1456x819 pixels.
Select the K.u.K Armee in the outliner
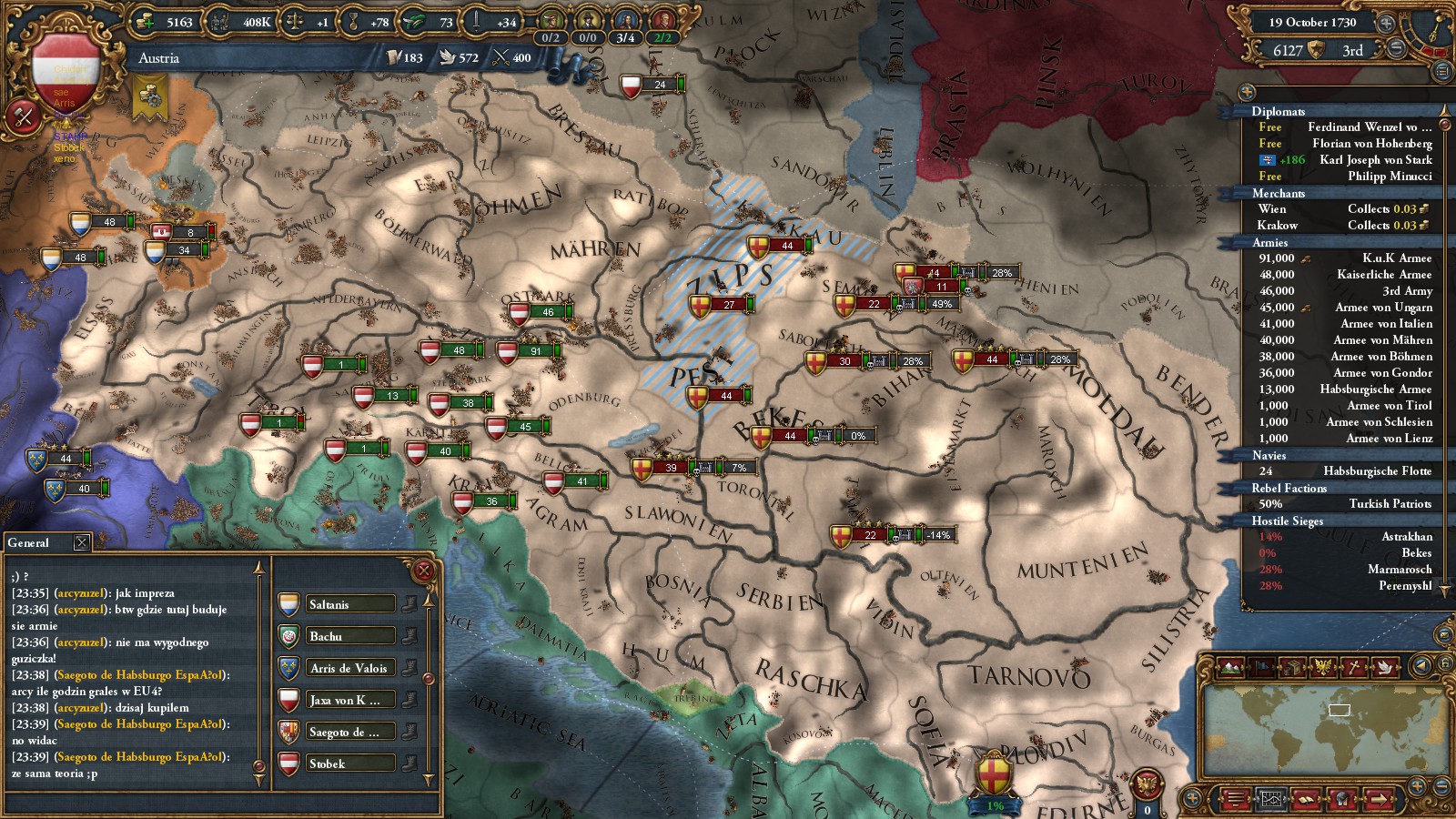[1345, 258]
